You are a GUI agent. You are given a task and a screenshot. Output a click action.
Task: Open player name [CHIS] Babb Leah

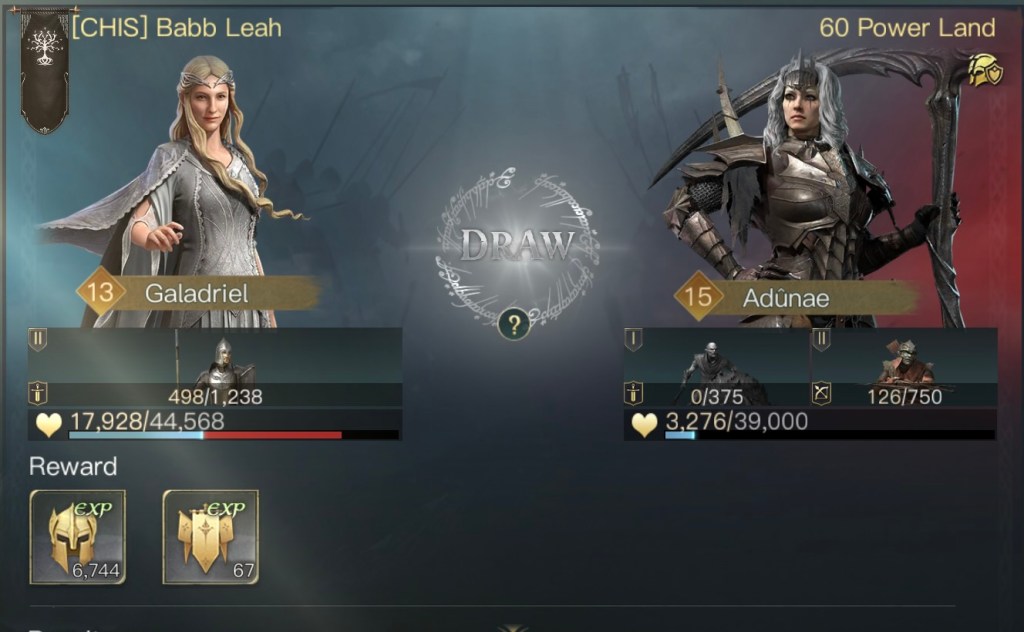click(x=176, y=27)
